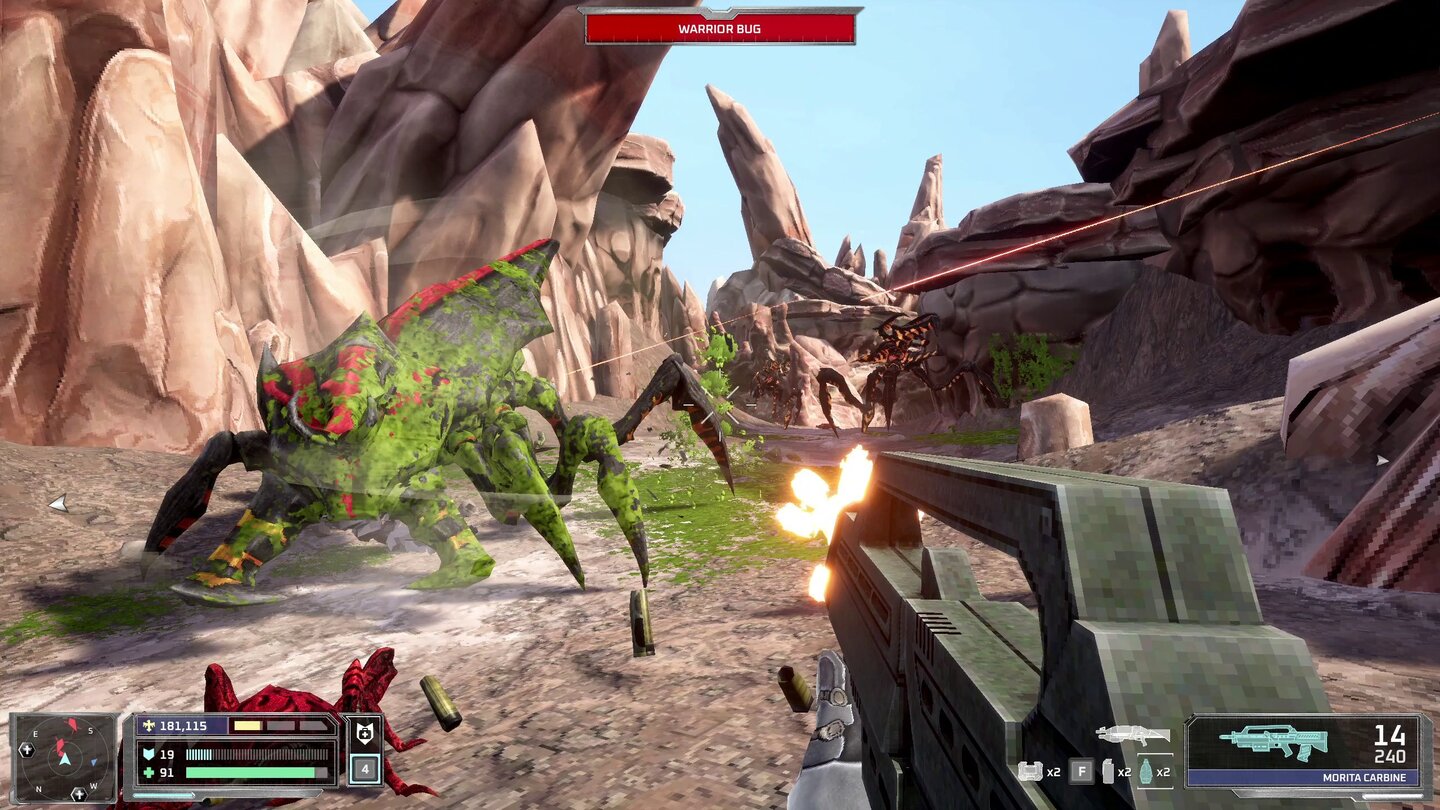Click the MORITA CARBINE name label
This screenshot has width=1440, height=810.
[x=1364, y=777]
